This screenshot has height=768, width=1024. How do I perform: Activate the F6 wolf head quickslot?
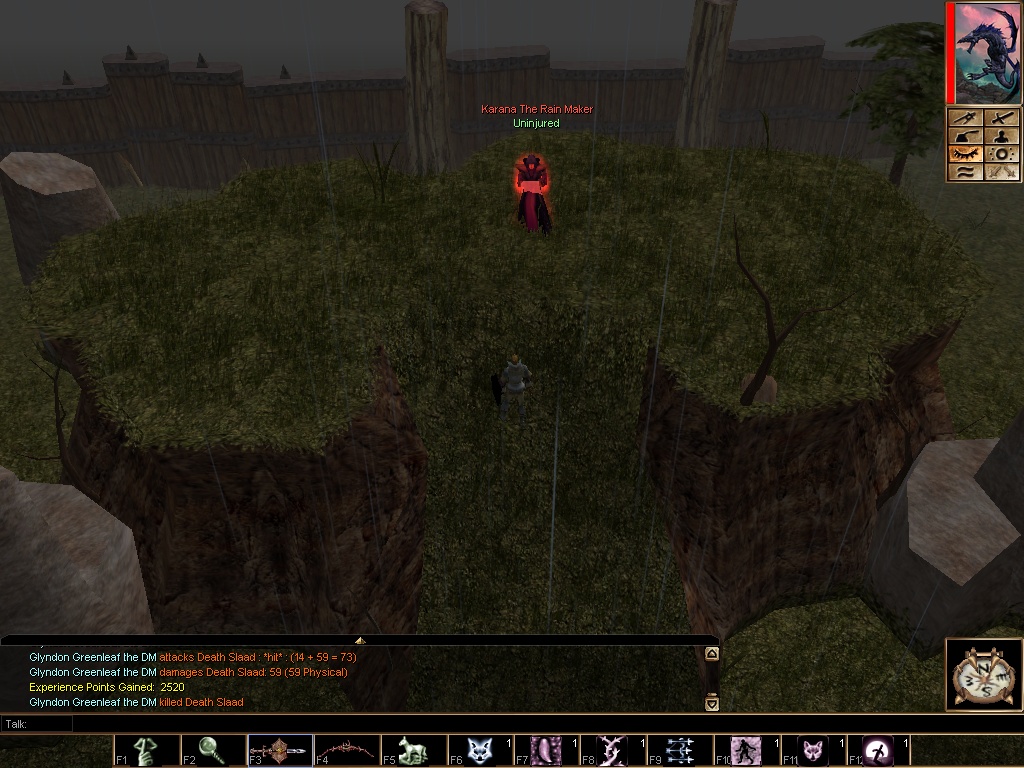click(x=480, y=751)
